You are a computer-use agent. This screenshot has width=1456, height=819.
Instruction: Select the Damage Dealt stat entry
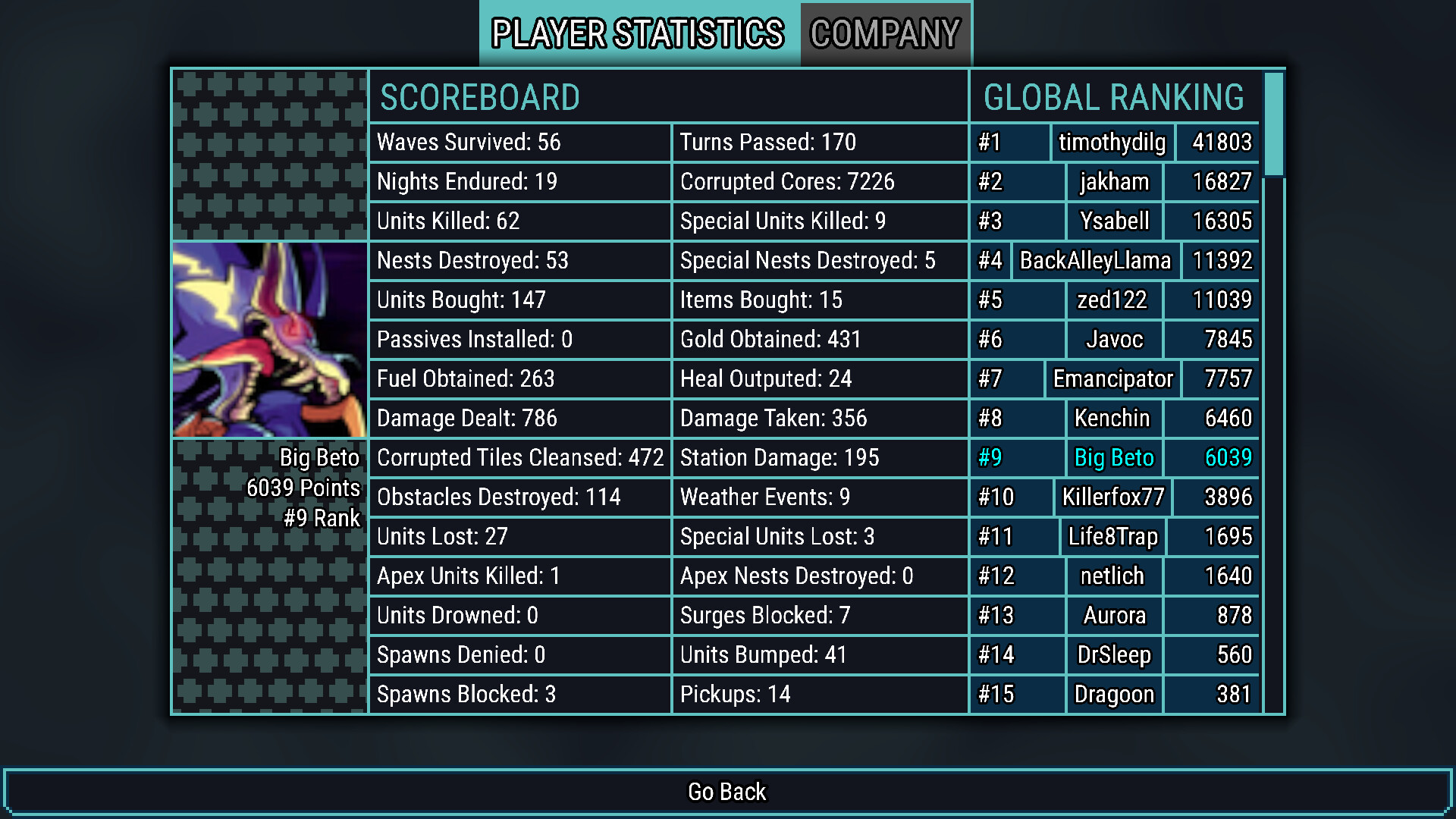pyautogui.click(x=520, y=419)
